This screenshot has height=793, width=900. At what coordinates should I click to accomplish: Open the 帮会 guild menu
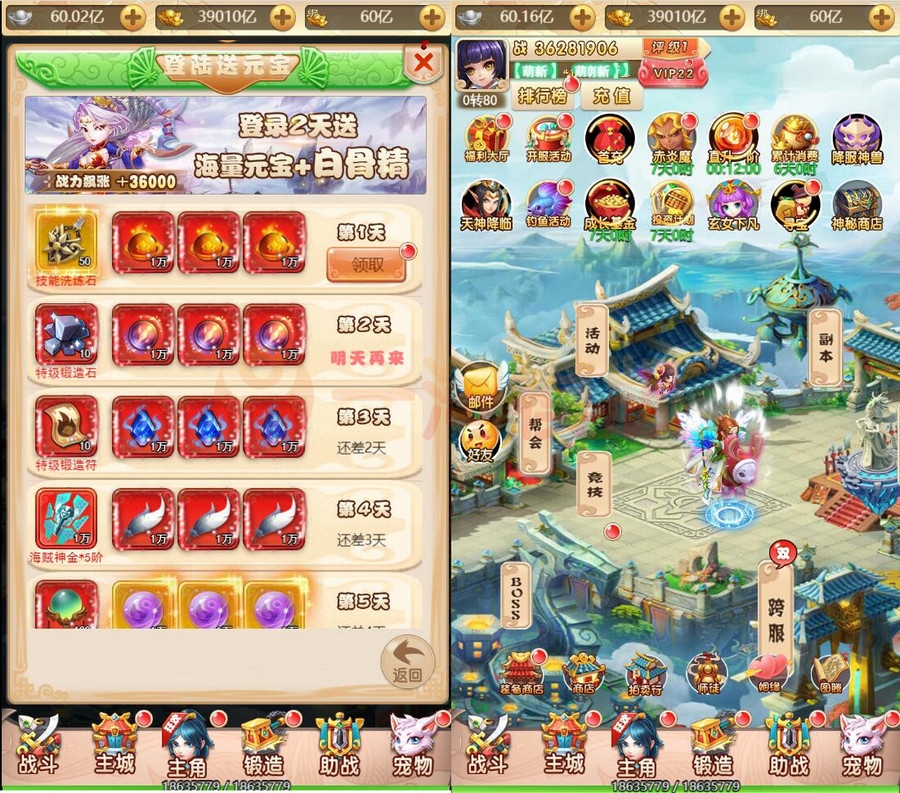pos(535,432)
